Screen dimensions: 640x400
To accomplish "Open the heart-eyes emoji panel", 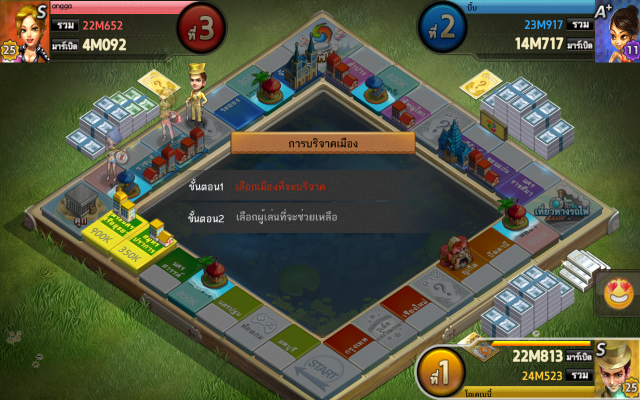I will [620, 293].
